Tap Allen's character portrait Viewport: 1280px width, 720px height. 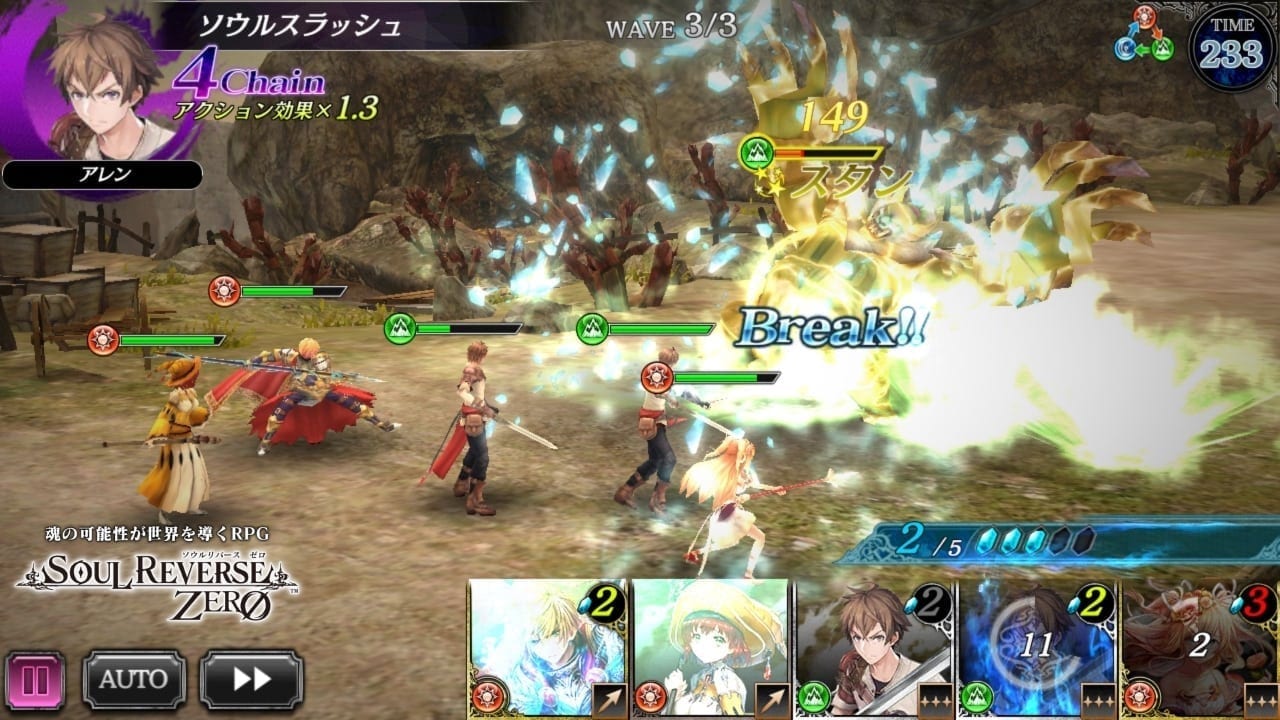tap(100, 85)
